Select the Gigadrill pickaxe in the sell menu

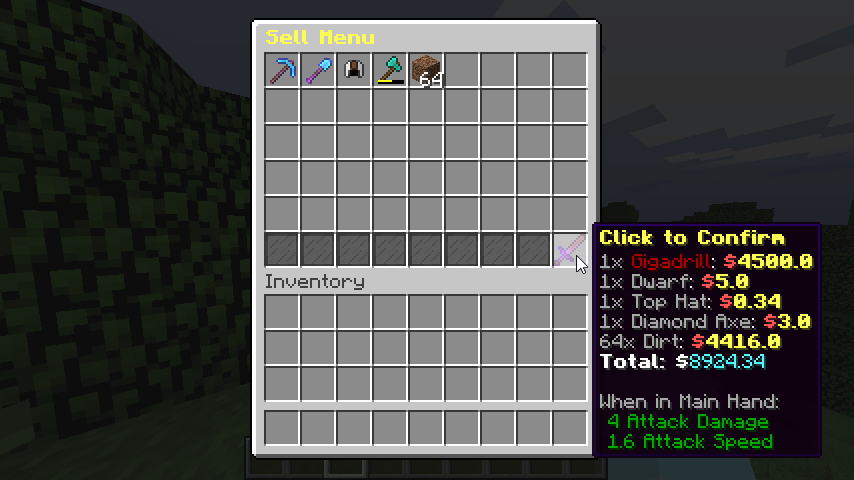tap(283, 71)
